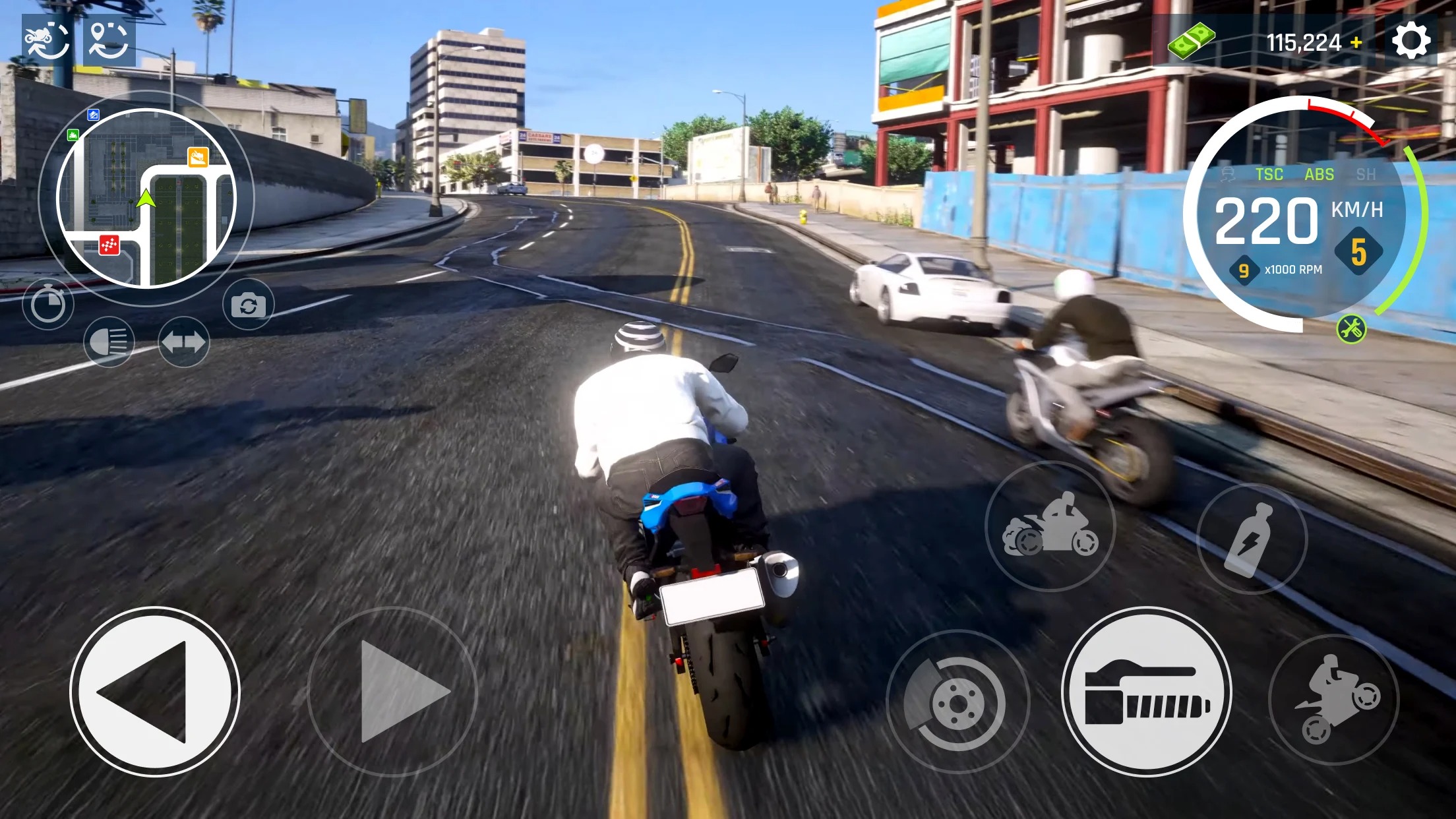Enable the SH assist on the speedometer
1456x819 pixels.
pos(1366,175)
